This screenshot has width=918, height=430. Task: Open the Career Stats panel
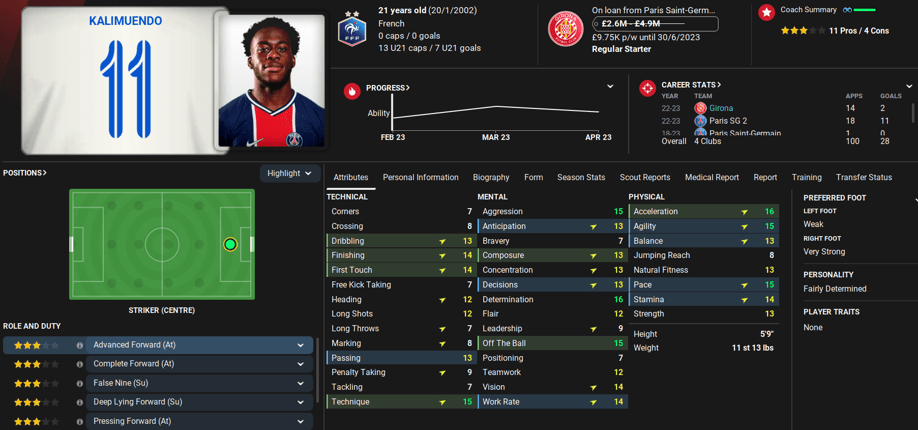691,85
